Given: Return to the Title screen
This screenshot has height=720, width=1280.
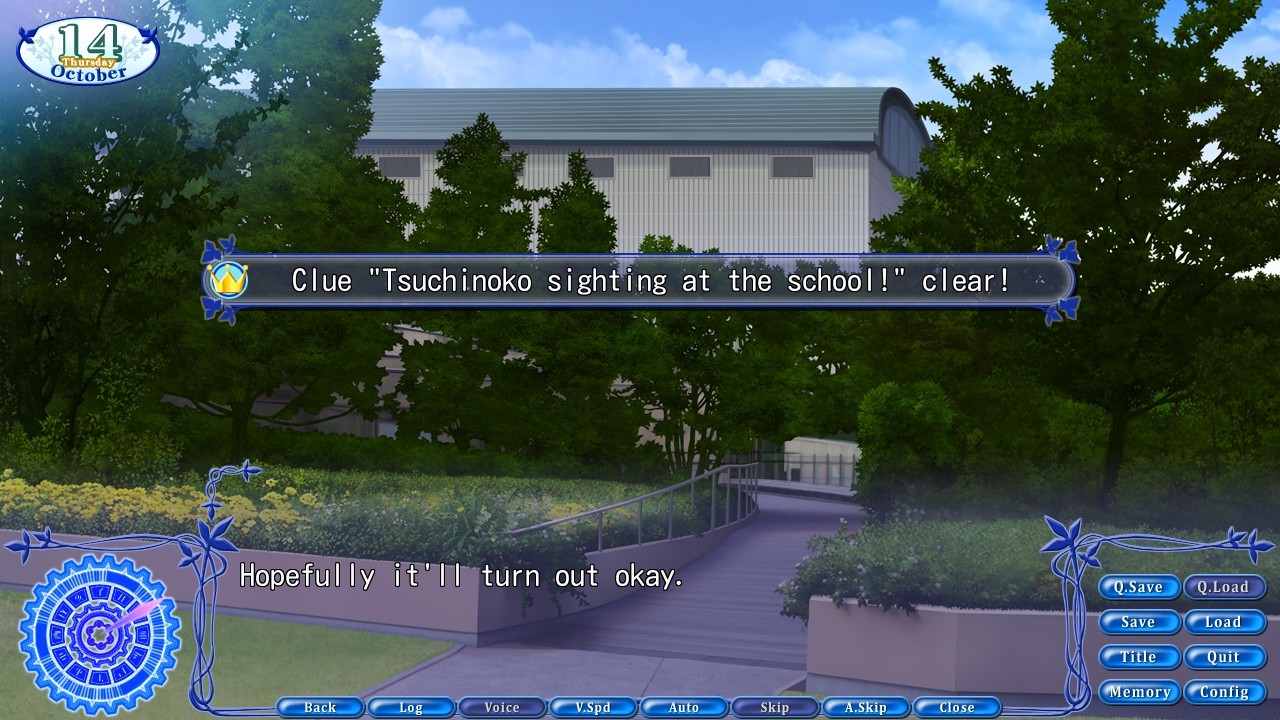Looking at the screenshot, I should pyautogui.click(x=1139, y=657).
